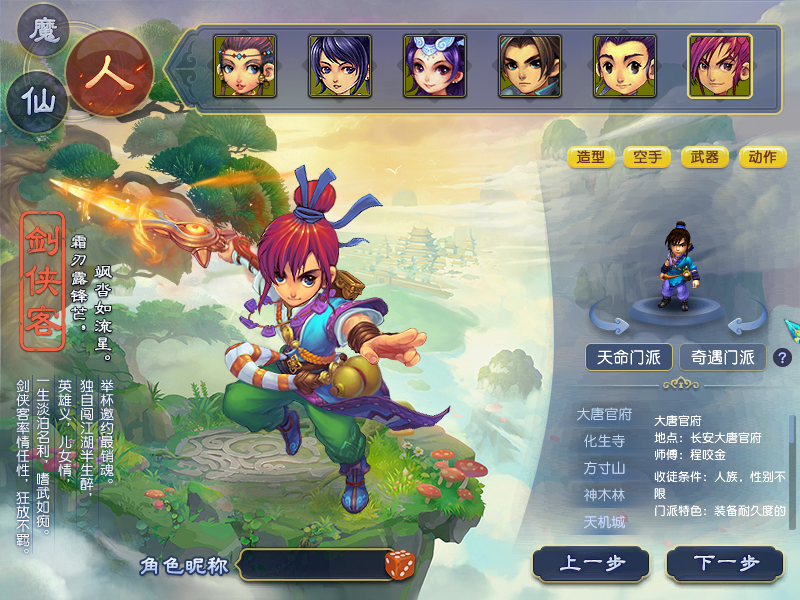Open the question mark help icon

[782, 358]
